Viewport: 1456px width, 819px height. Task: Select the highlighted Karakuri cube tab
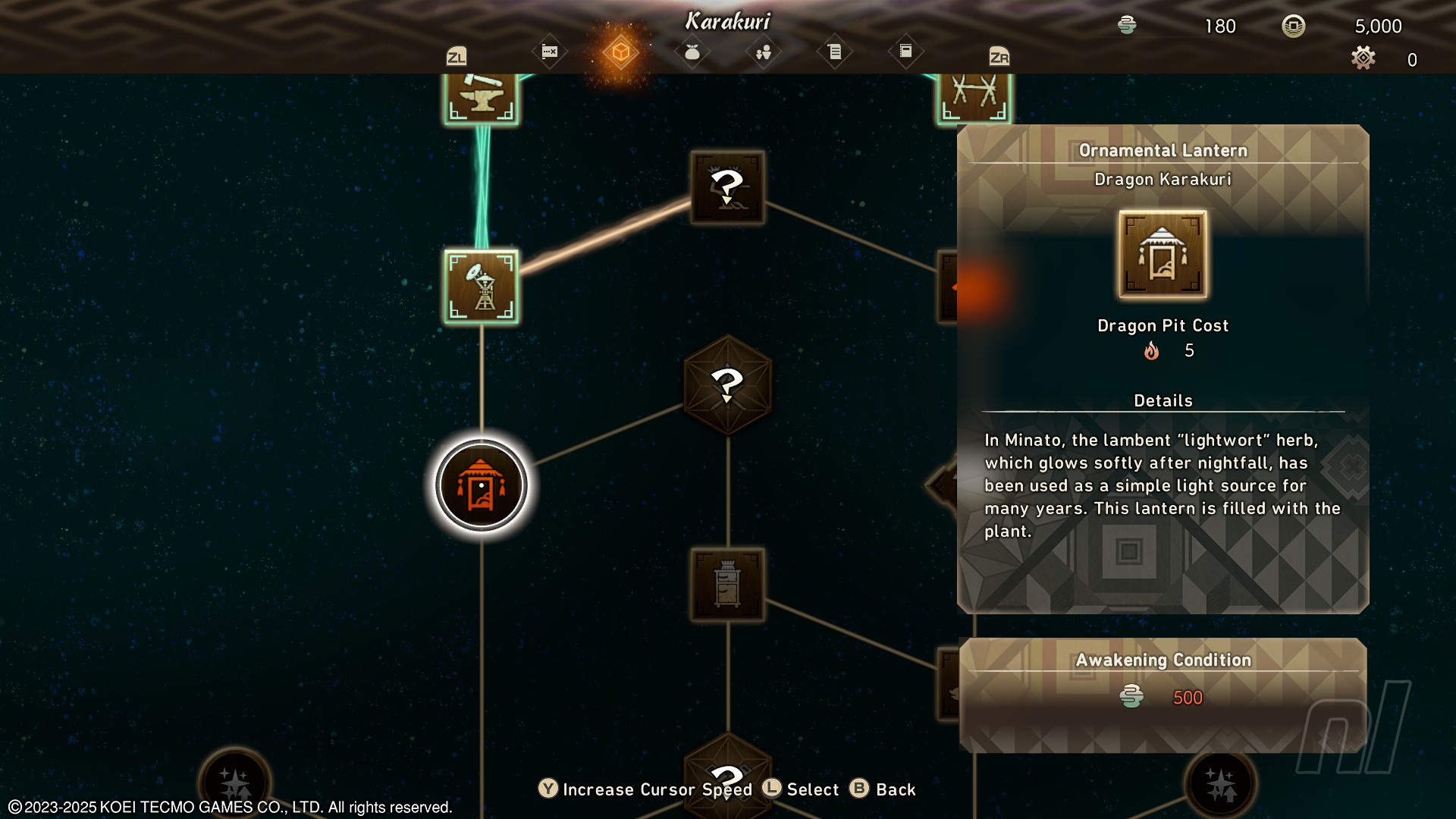point(620,52)
